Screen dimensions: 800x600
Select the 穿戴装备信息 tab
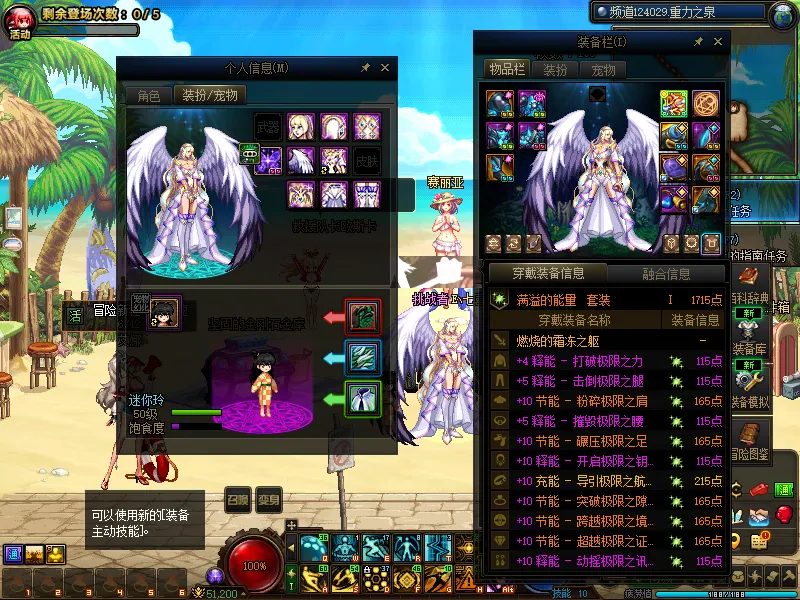549,273
